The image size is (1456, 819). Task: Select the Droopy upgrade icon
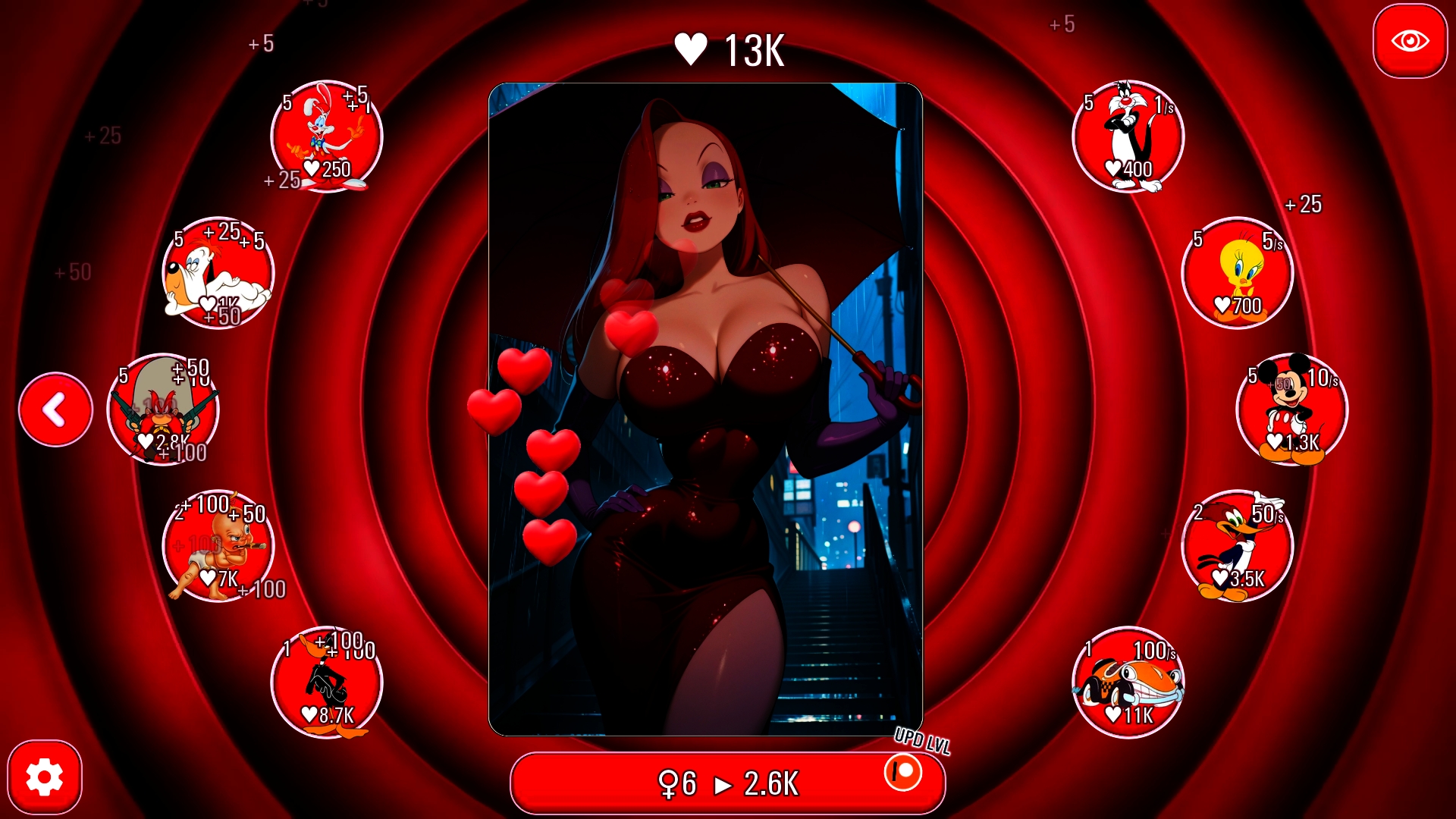pos(218,274)
